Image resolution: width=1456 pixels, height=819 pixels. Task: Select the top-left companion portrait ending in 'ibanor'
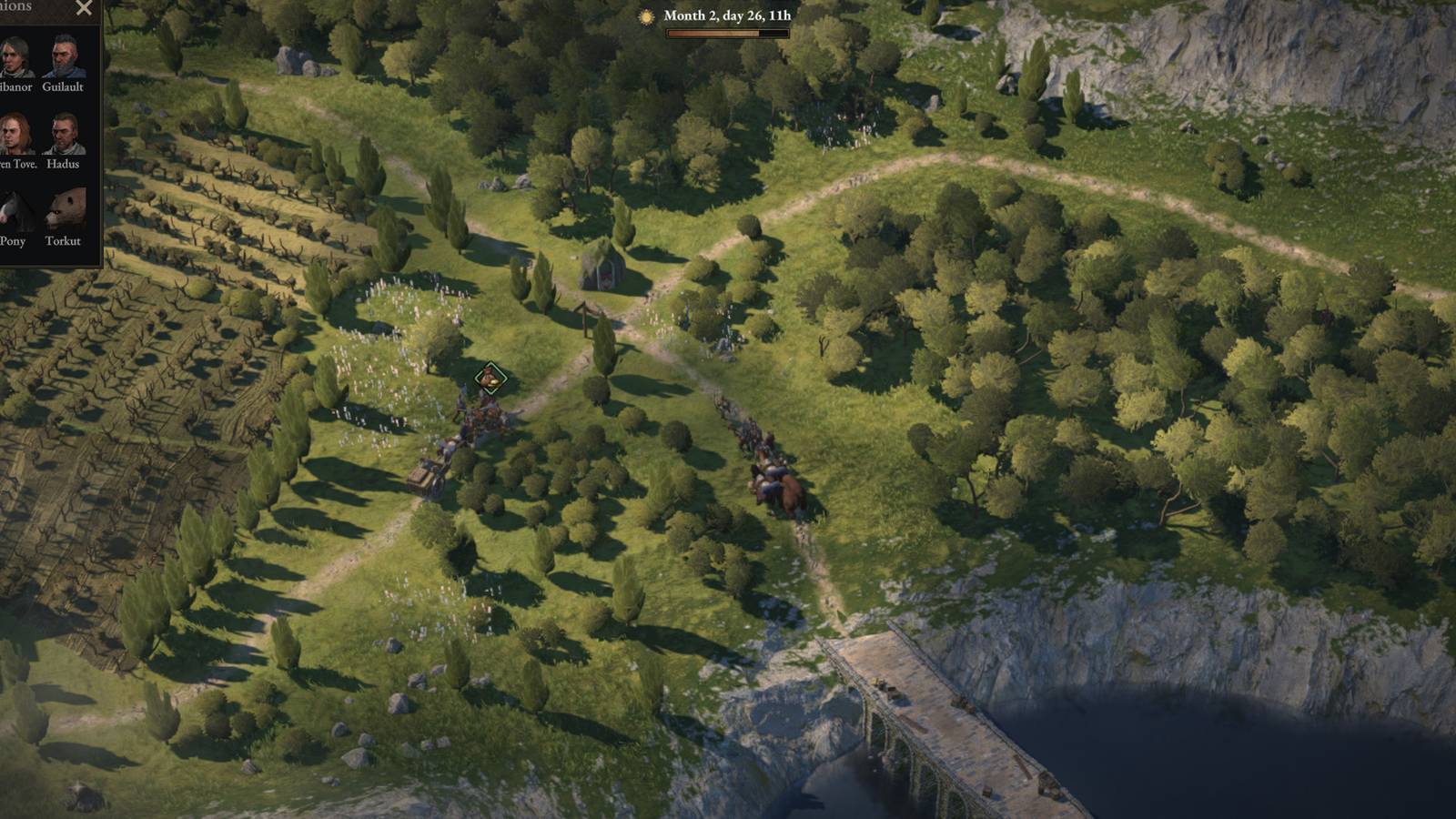[11, 55]
